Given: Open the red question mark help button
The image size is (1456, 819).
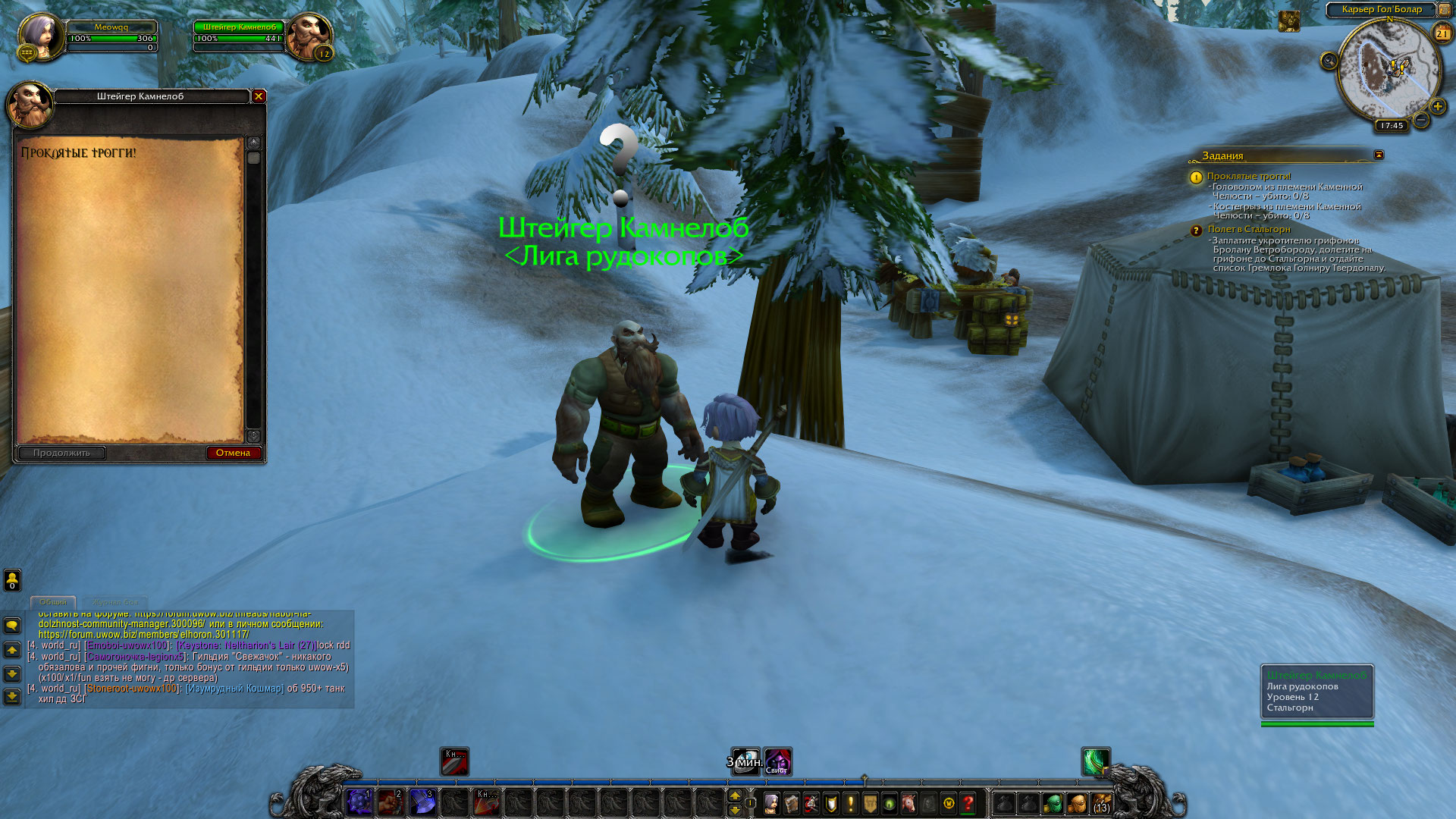Looking at the screenshot, I should pos(968,803).
